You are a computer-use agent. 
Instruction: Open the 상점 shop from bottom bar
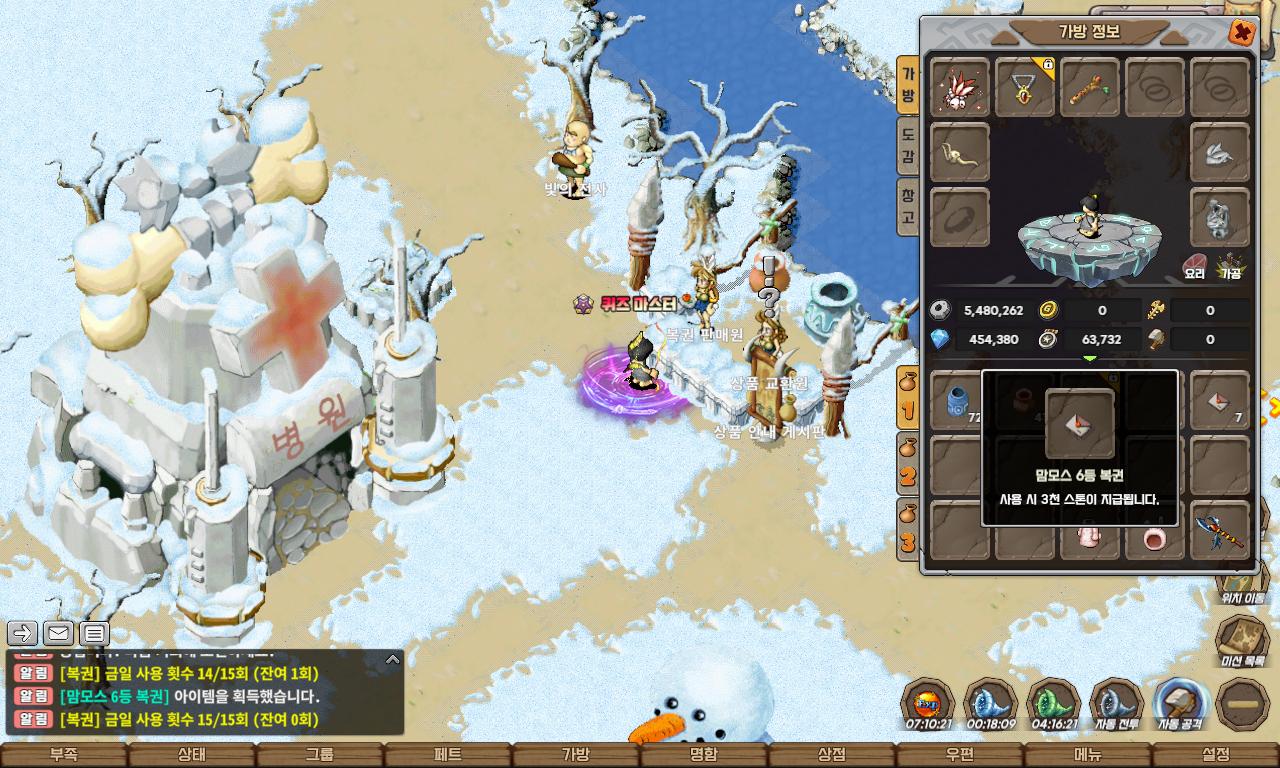(832, 755)
